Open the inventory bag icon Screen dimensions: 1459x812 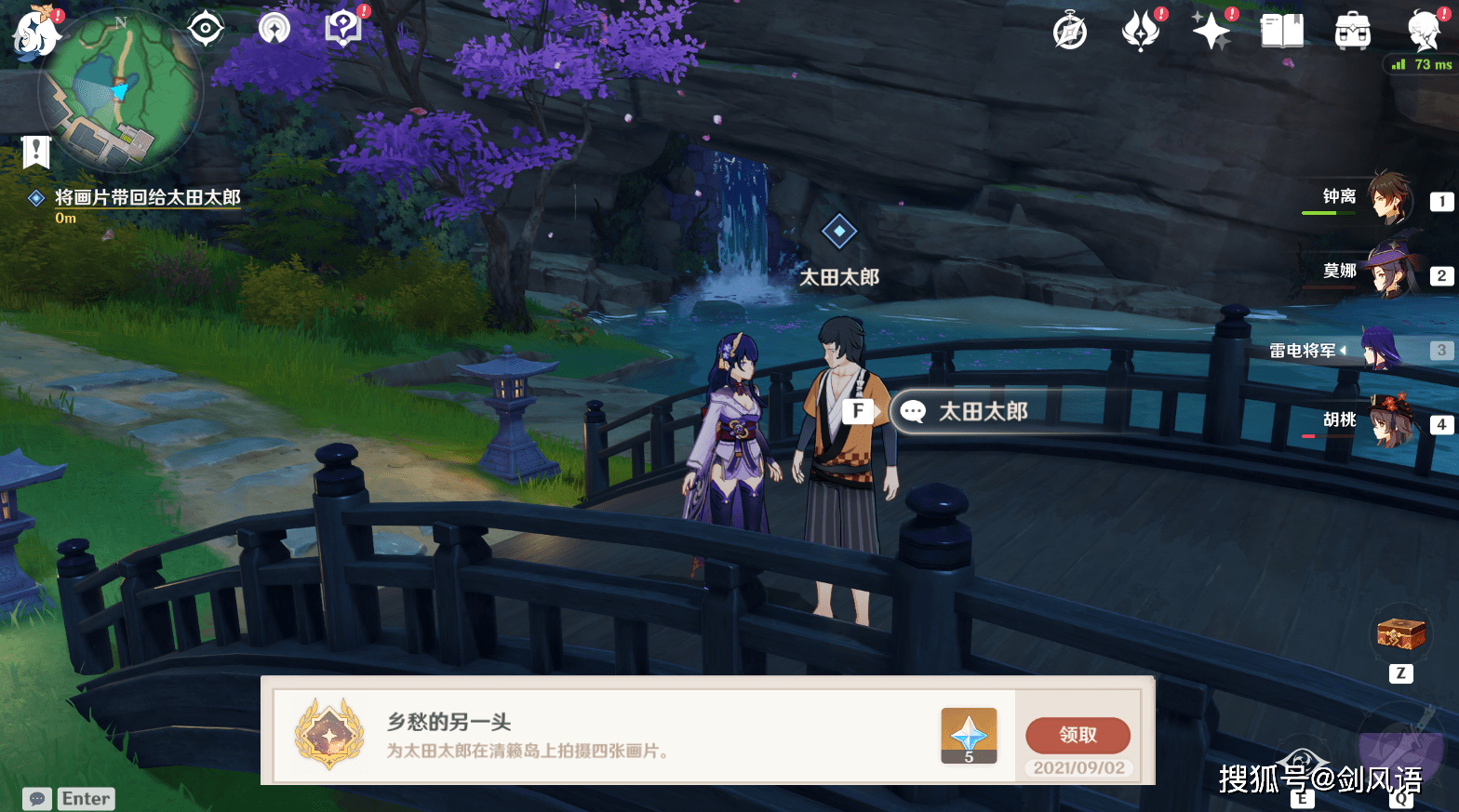pos(1354,30)
